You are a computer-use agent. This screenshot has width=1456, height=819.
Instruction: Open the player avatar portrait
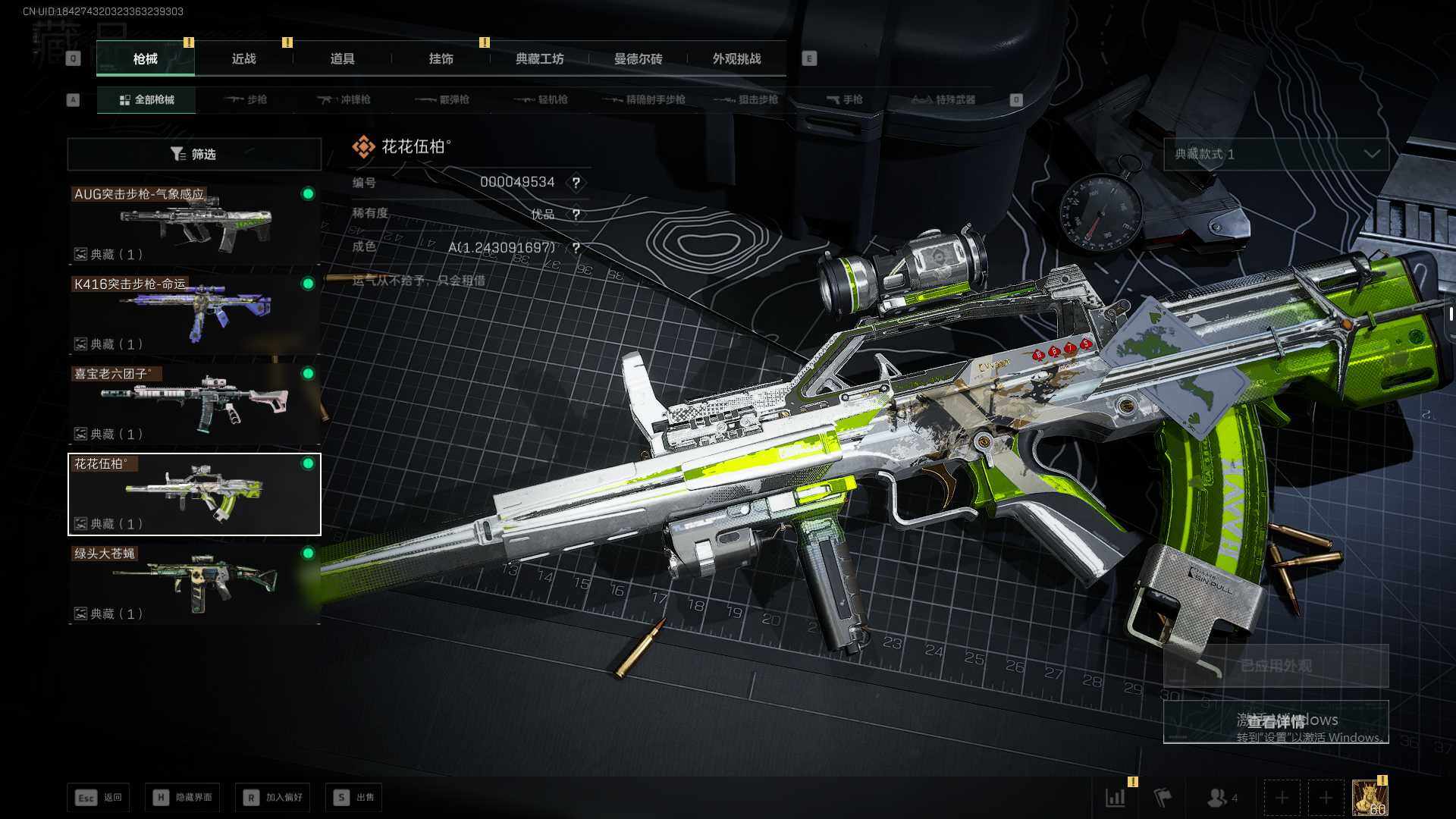click(x=1370, y=797)
